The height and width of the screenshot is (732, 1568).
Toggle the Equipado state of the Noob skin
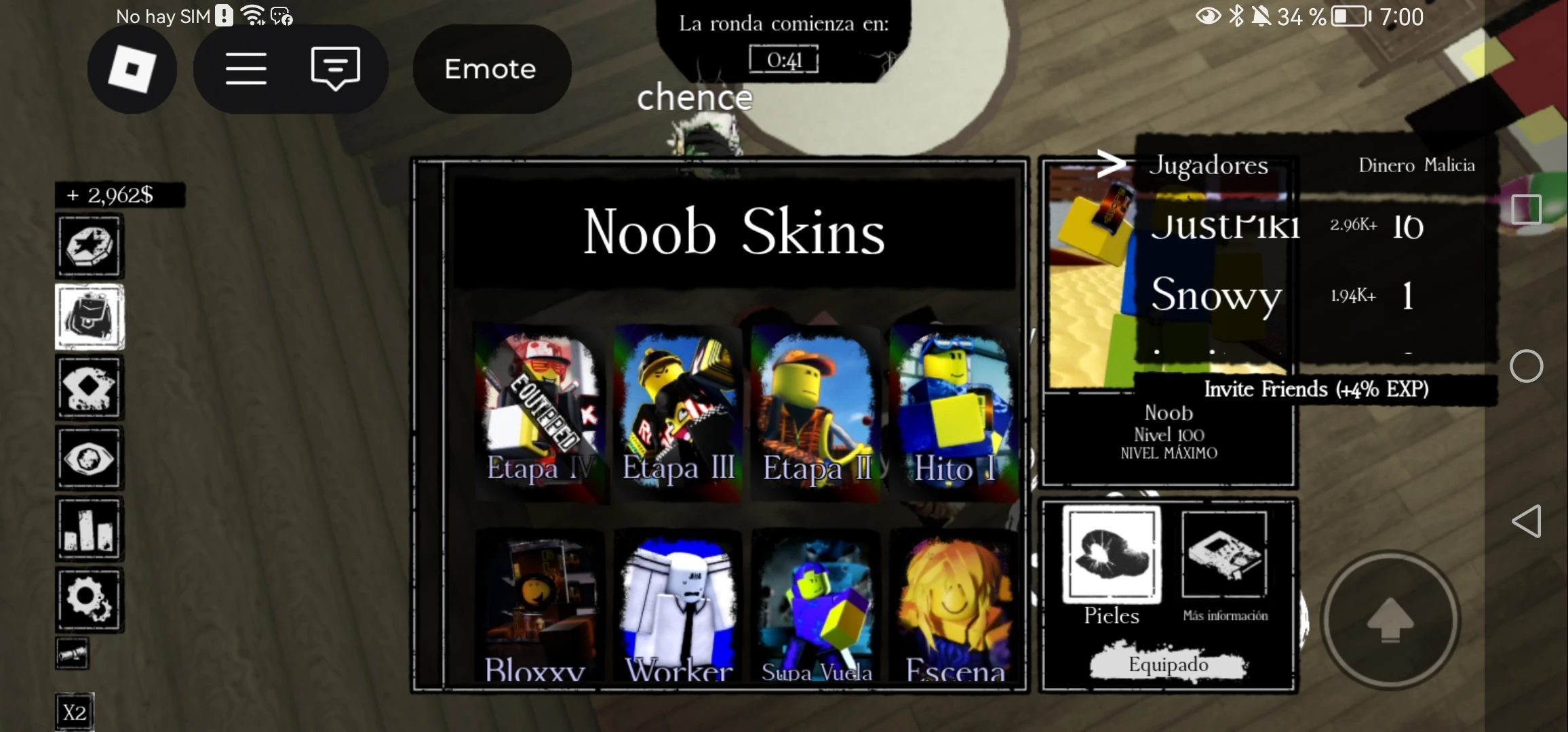click(1168, 664)
